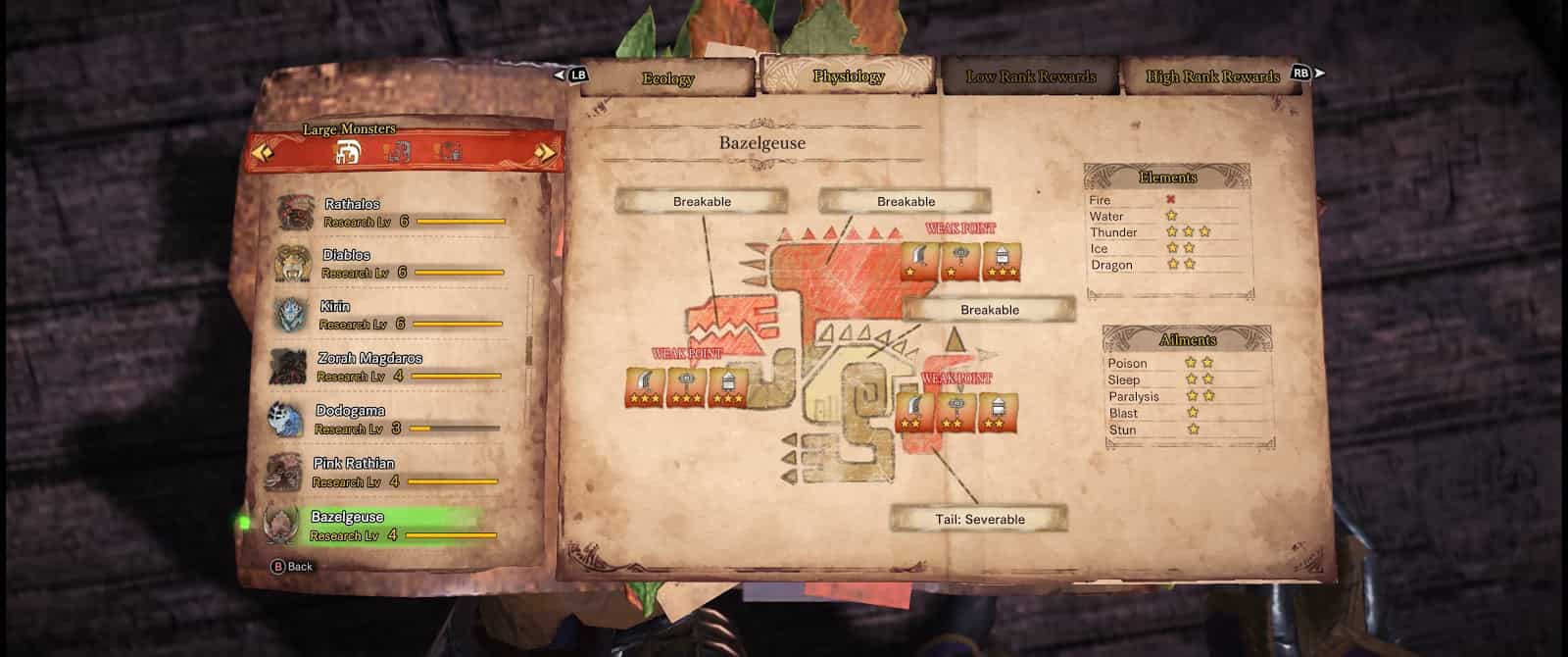Pick the Dodogama entry
The image size is (1568, 657).
tap(384, 420)
